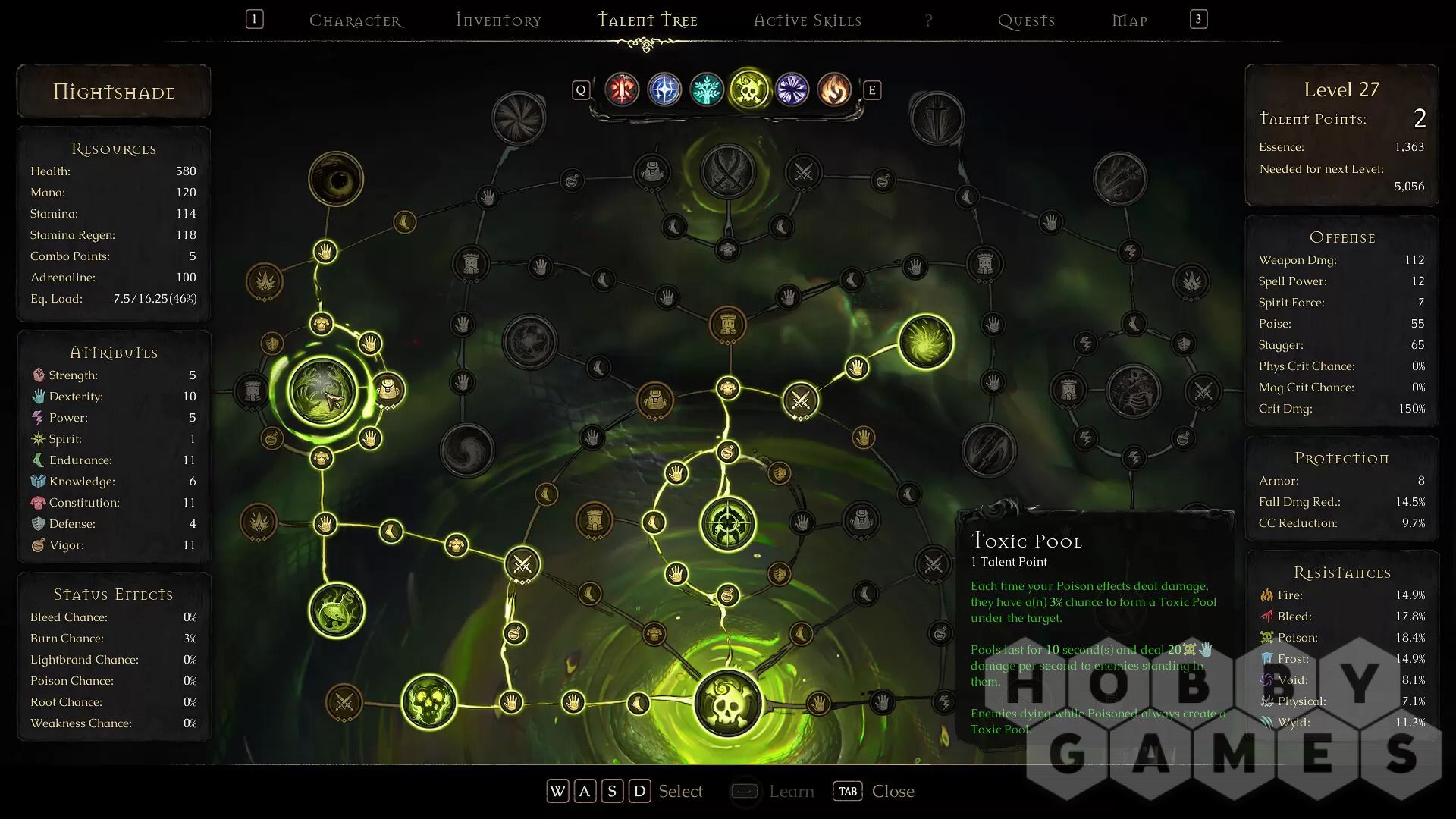Viewport: 1456px width, 819px height.
Task: Choose the orange flame talent tree icon
Action: click(x=834, y=90)
